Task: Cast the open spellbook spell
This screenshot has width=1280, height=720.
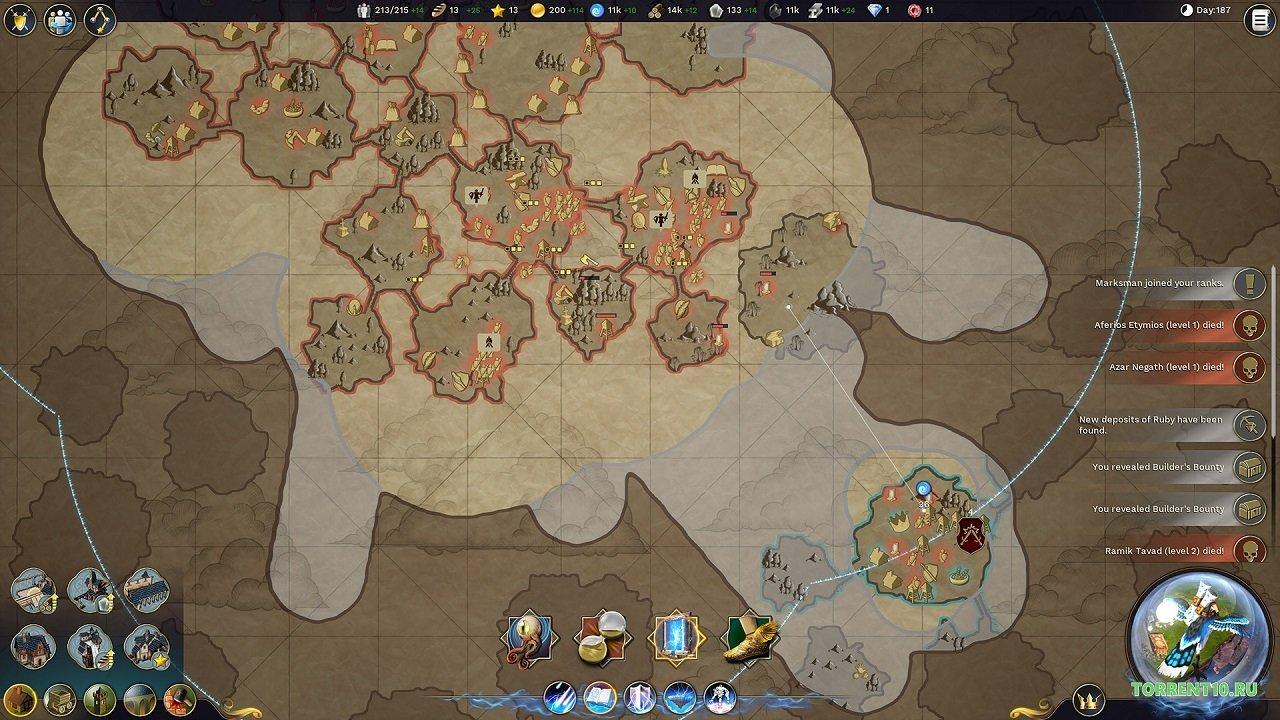Action: 599,696
